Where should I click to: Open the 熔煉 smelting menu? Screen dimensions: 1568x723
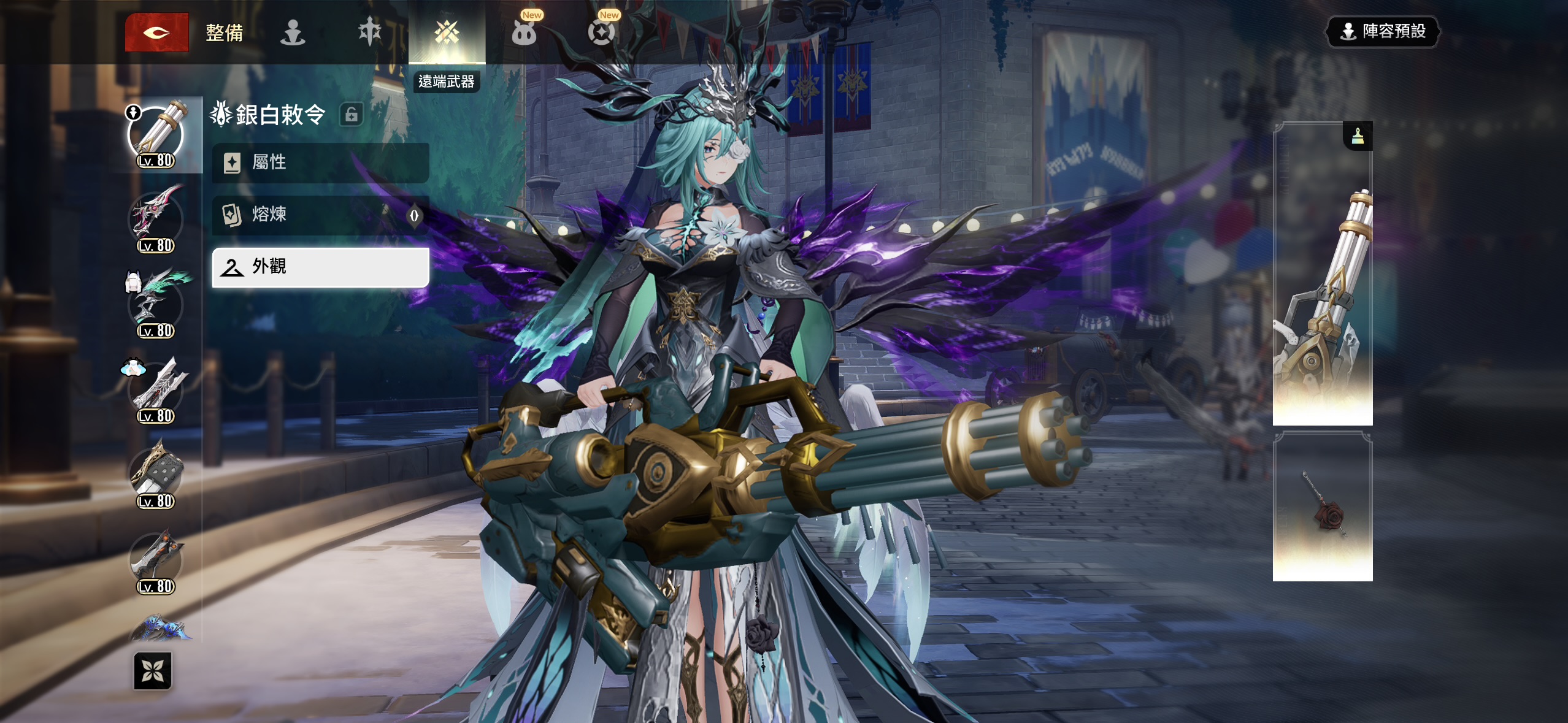(x=320, y=215)
